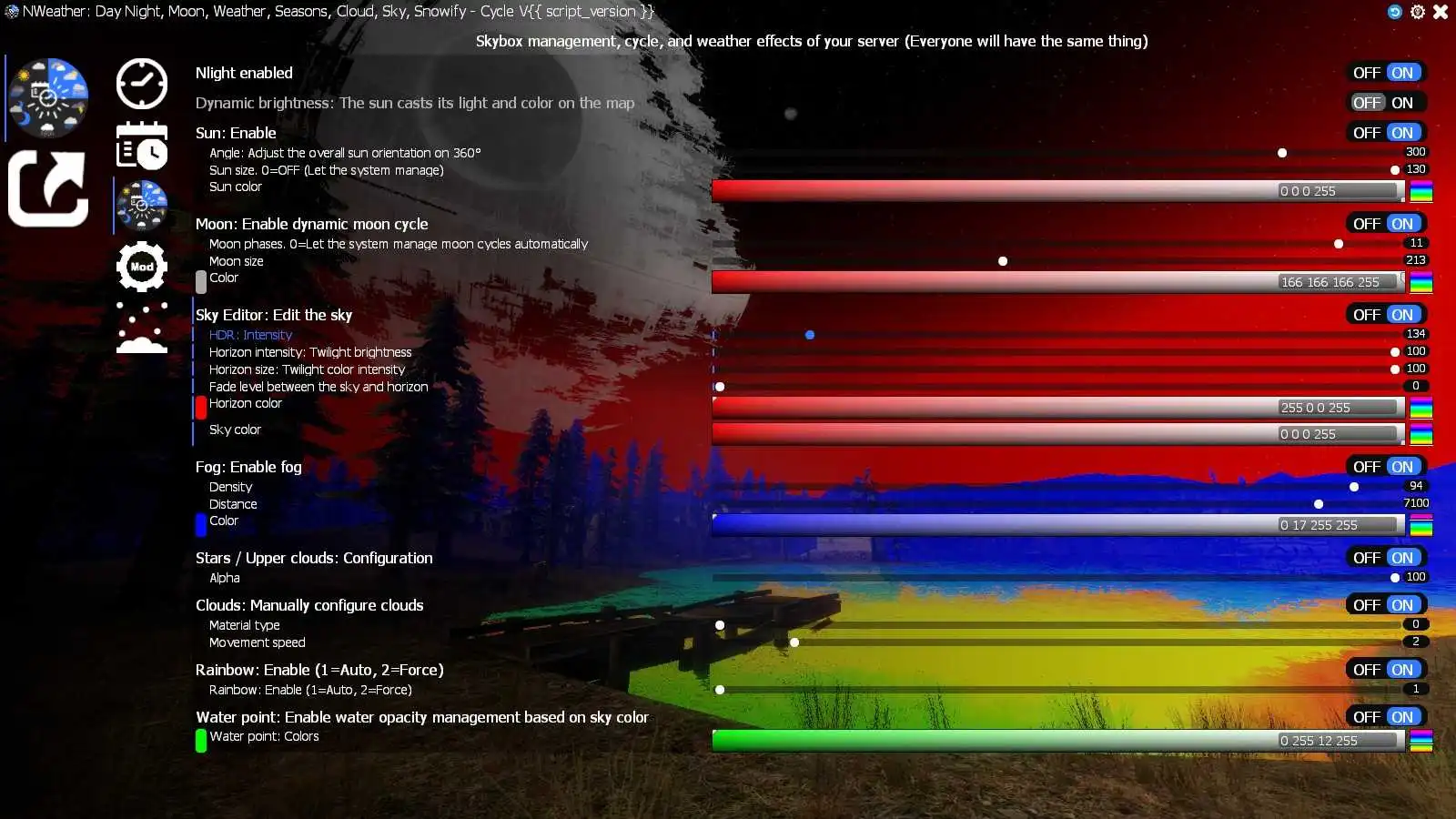Switch to the small skybox cycle tab in sidebar
Image resolution: width=1456 pixels, height=819 pixels.
click(141, 204)
